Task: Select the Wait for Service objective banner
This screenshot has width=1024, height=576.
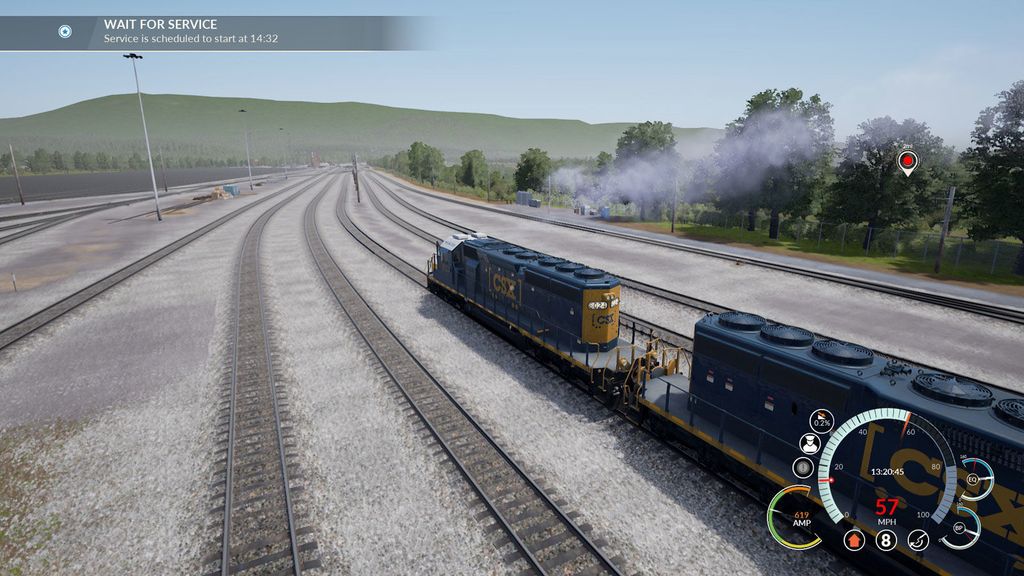Action: [x=215, y=31]
